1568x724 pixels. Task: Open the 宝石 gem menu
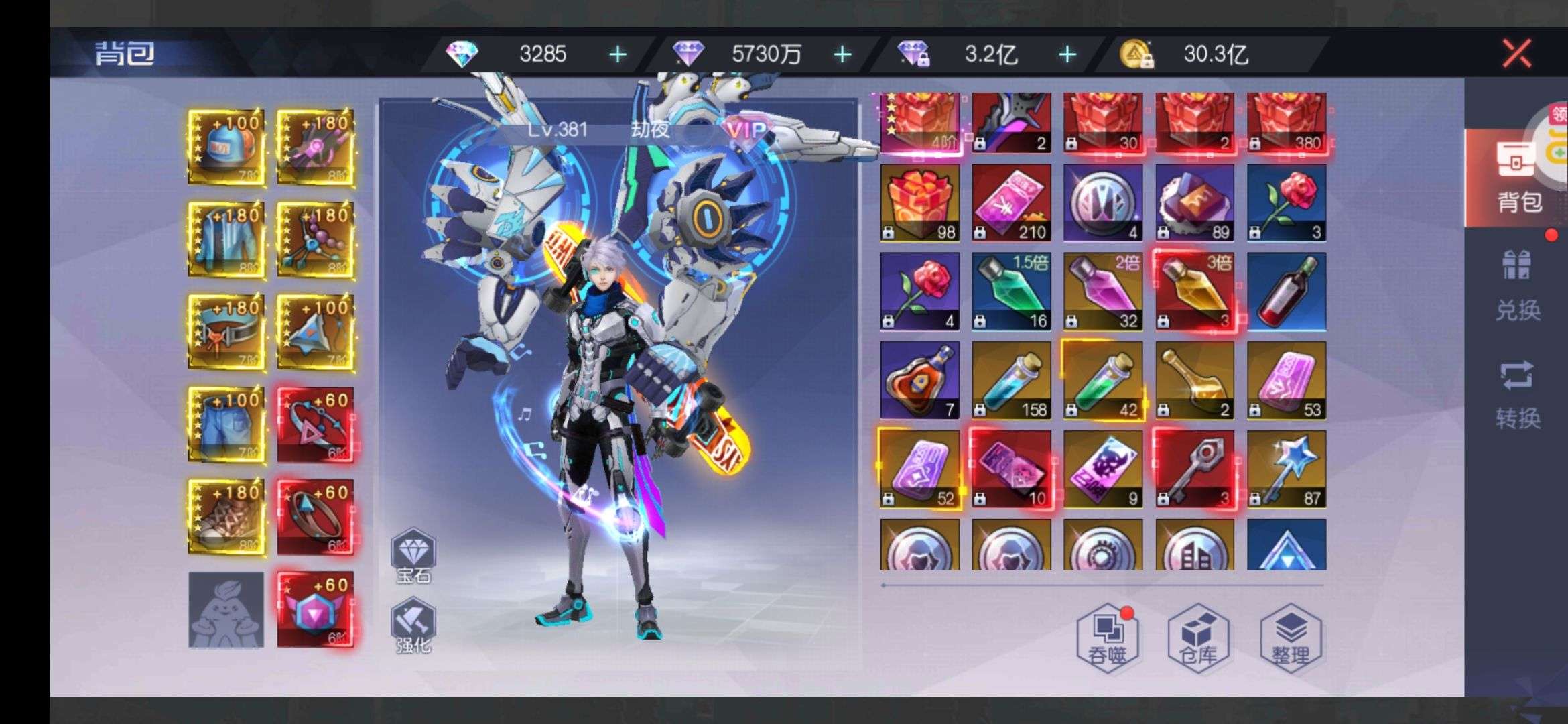point(413,555)
